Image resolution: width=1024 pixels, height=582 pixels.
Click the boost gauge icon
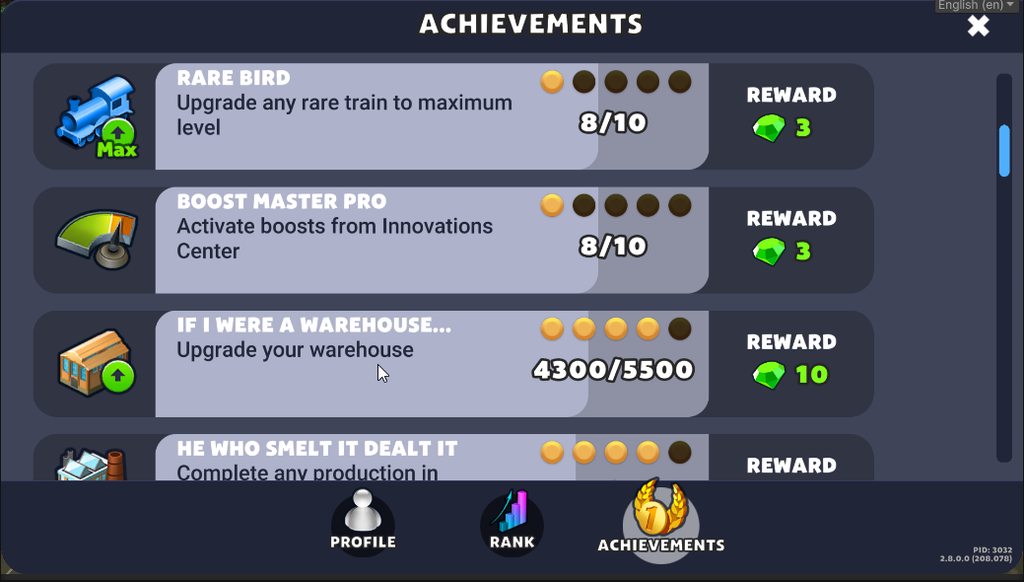click(x=97, y=240)
